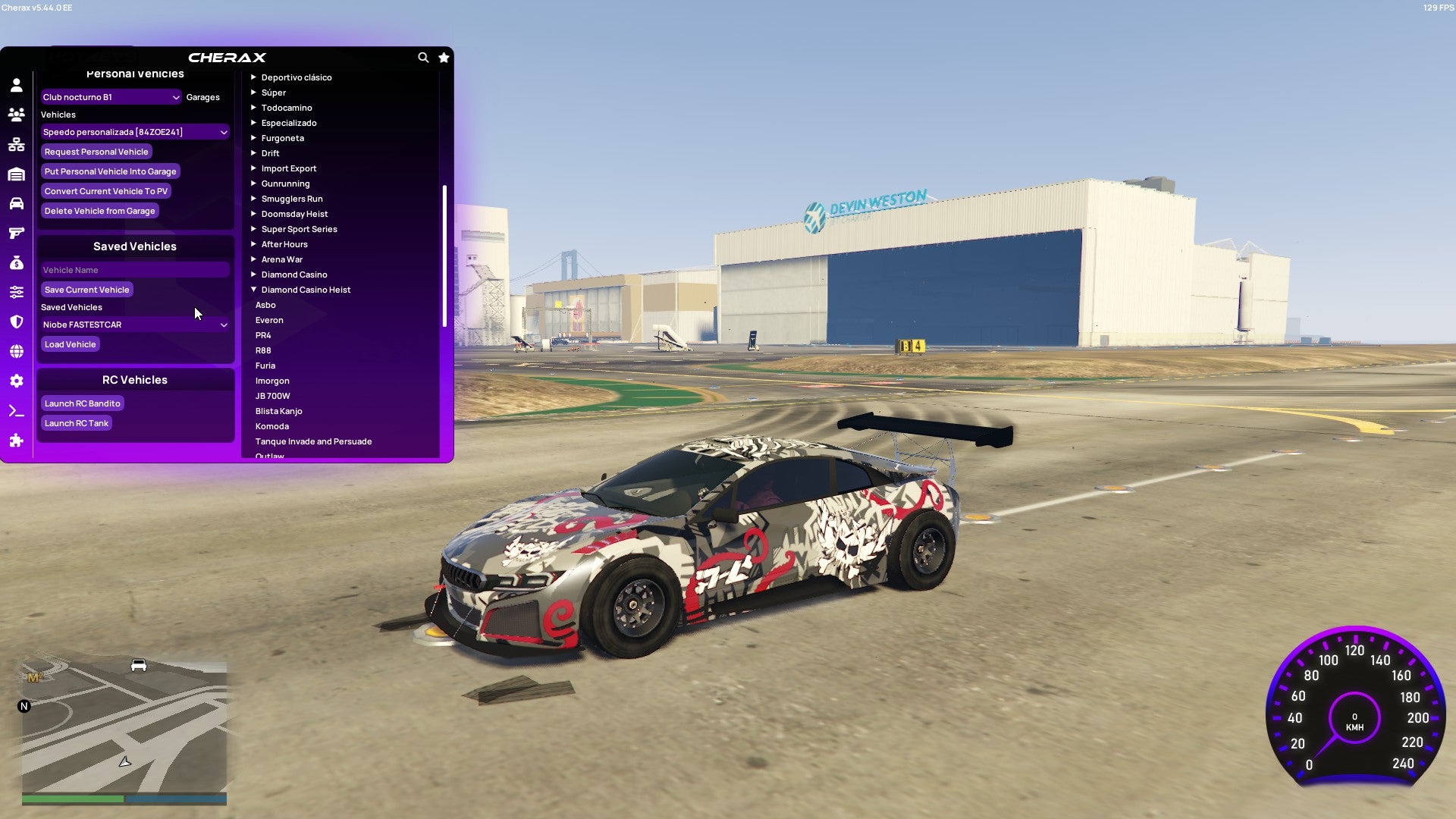This screenshot has width=1456, height=819.
Task: Click the search magnifier in Cherax header
Action: pyautogui.click(x=423, y=58)
